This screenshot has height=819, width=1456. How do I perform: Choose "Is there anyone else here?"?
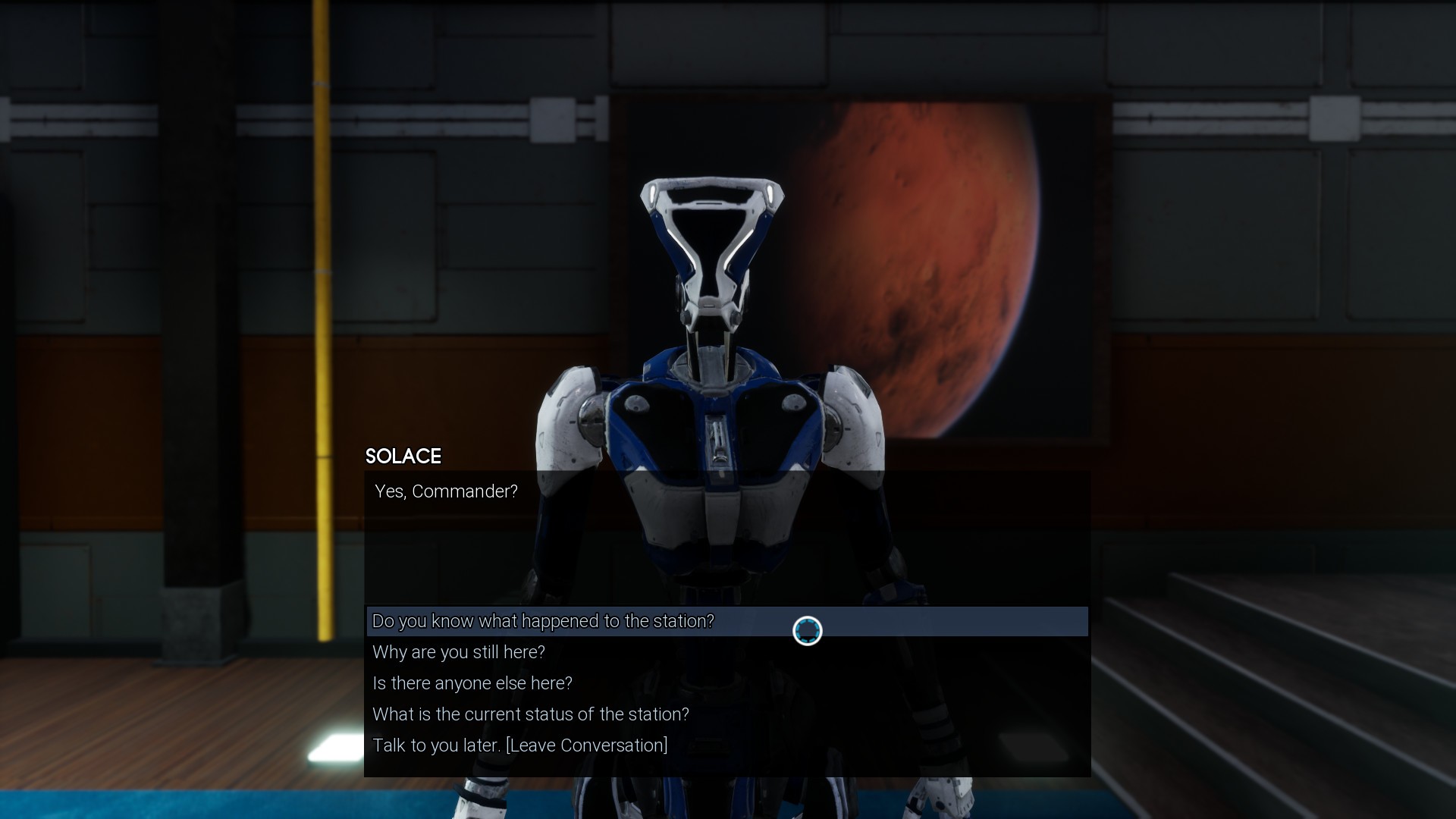click(472, 682)
